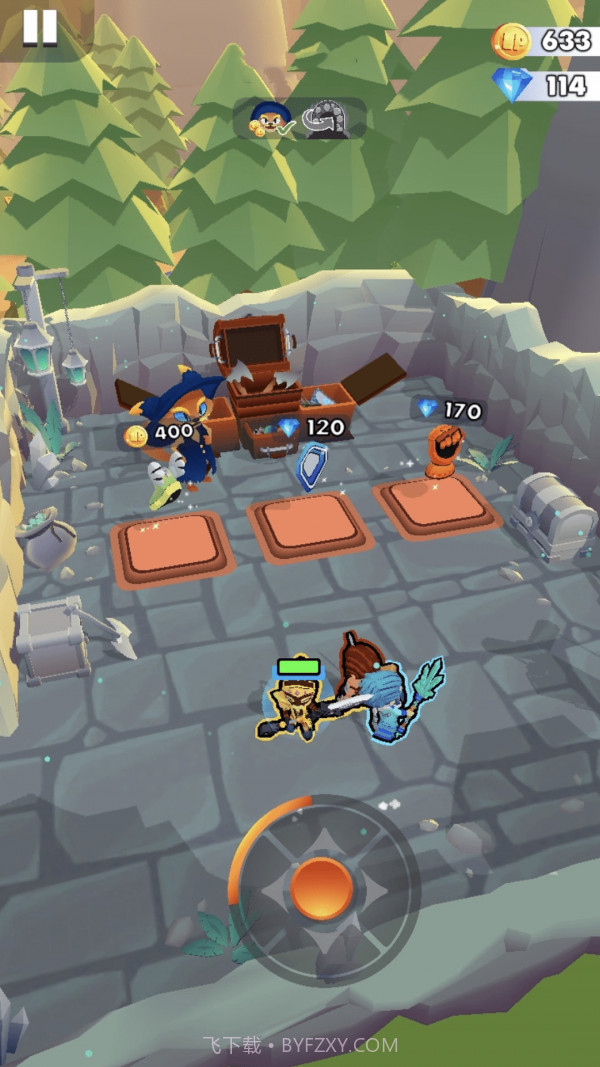Tap the orange joystick center knob
The image size is (600, 1067).
click(321, 888)
